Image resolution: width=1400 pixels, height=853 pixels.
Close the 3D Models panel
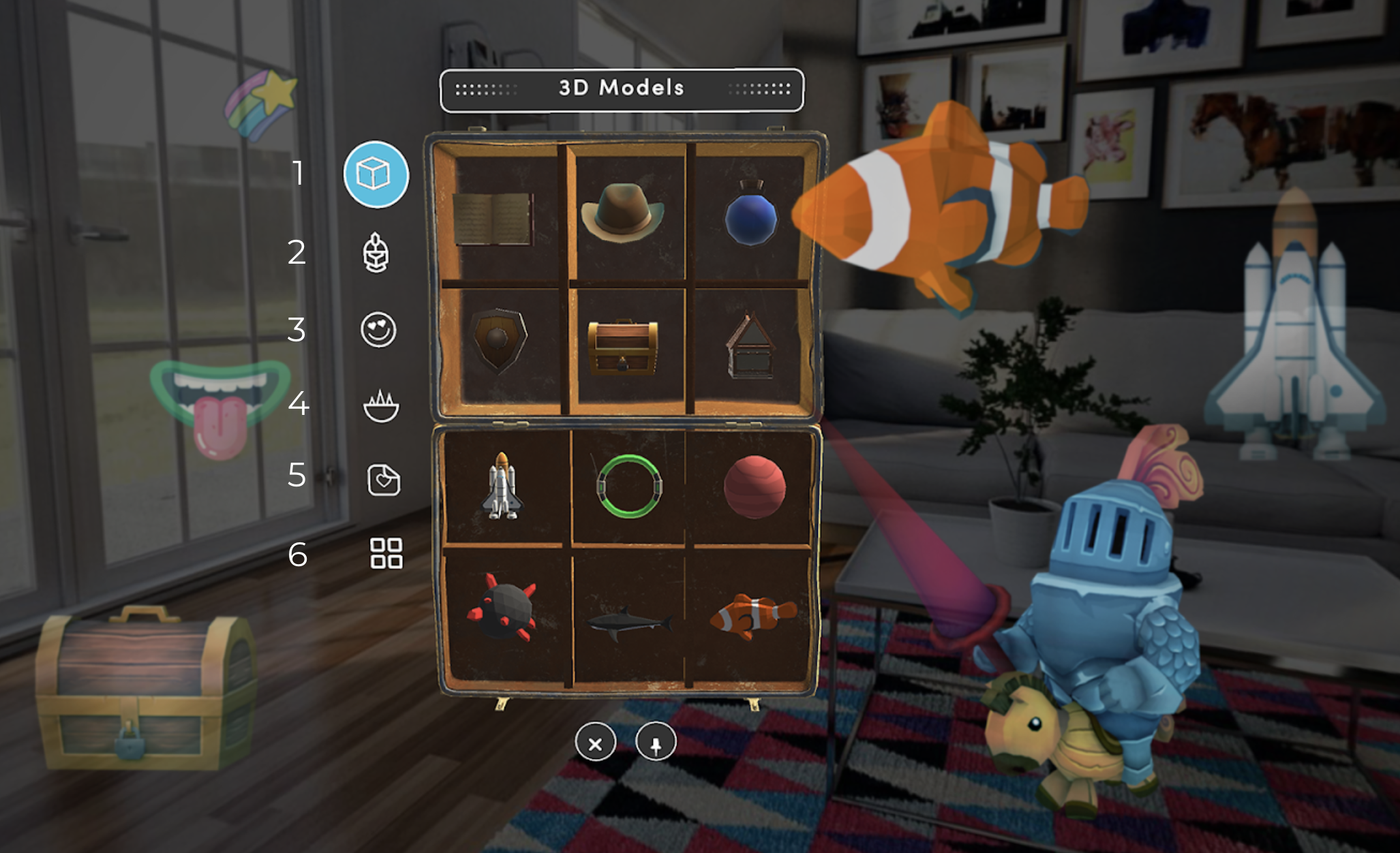coord(595,743)
